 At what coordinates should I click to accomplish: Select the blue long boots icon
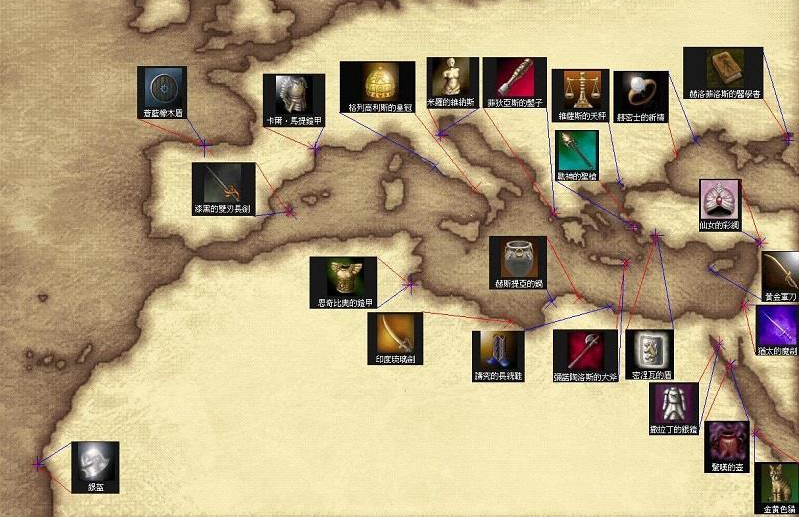tap(498, 350)
